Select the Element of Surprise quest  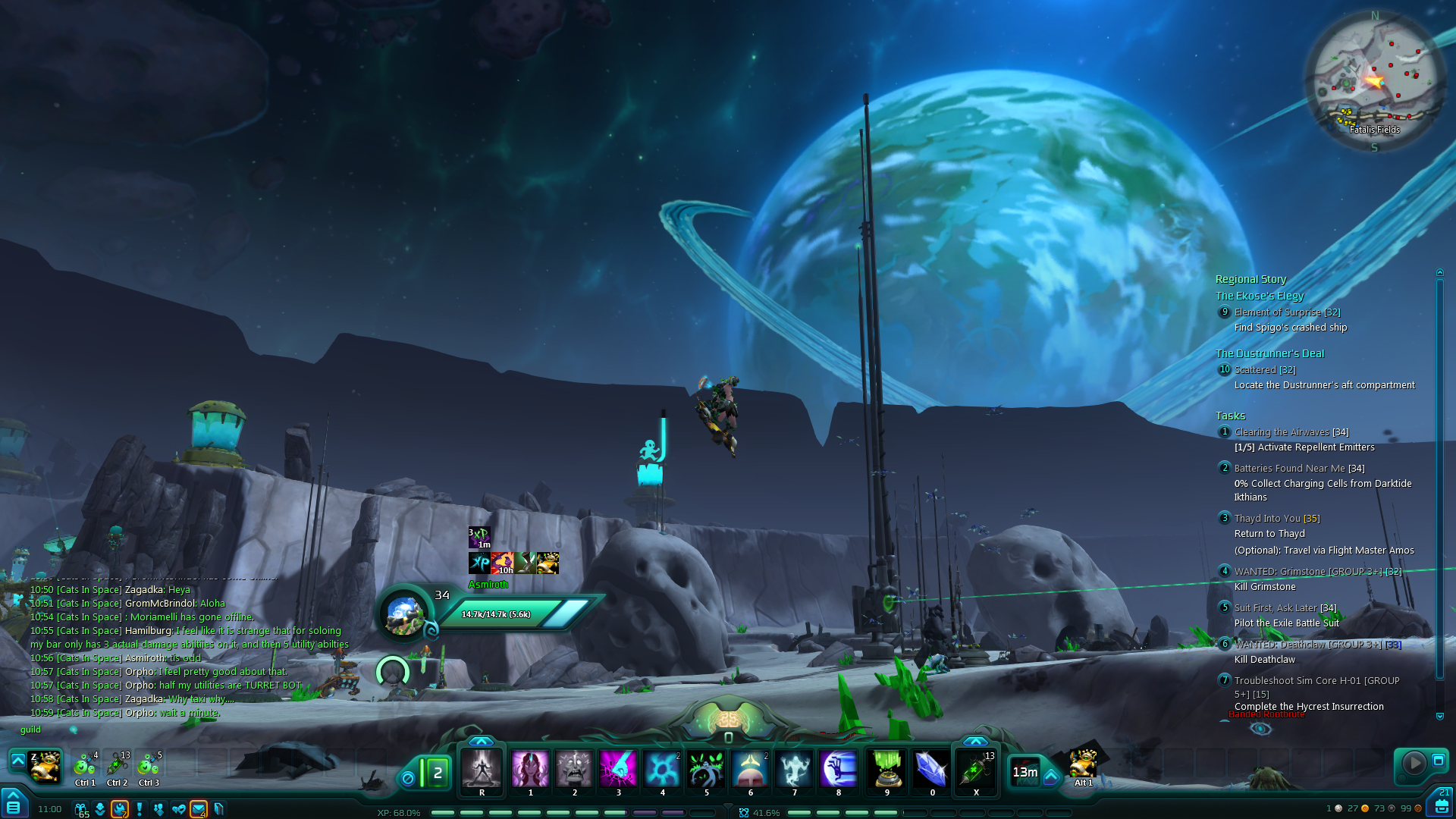click(x=1287, y=312)
